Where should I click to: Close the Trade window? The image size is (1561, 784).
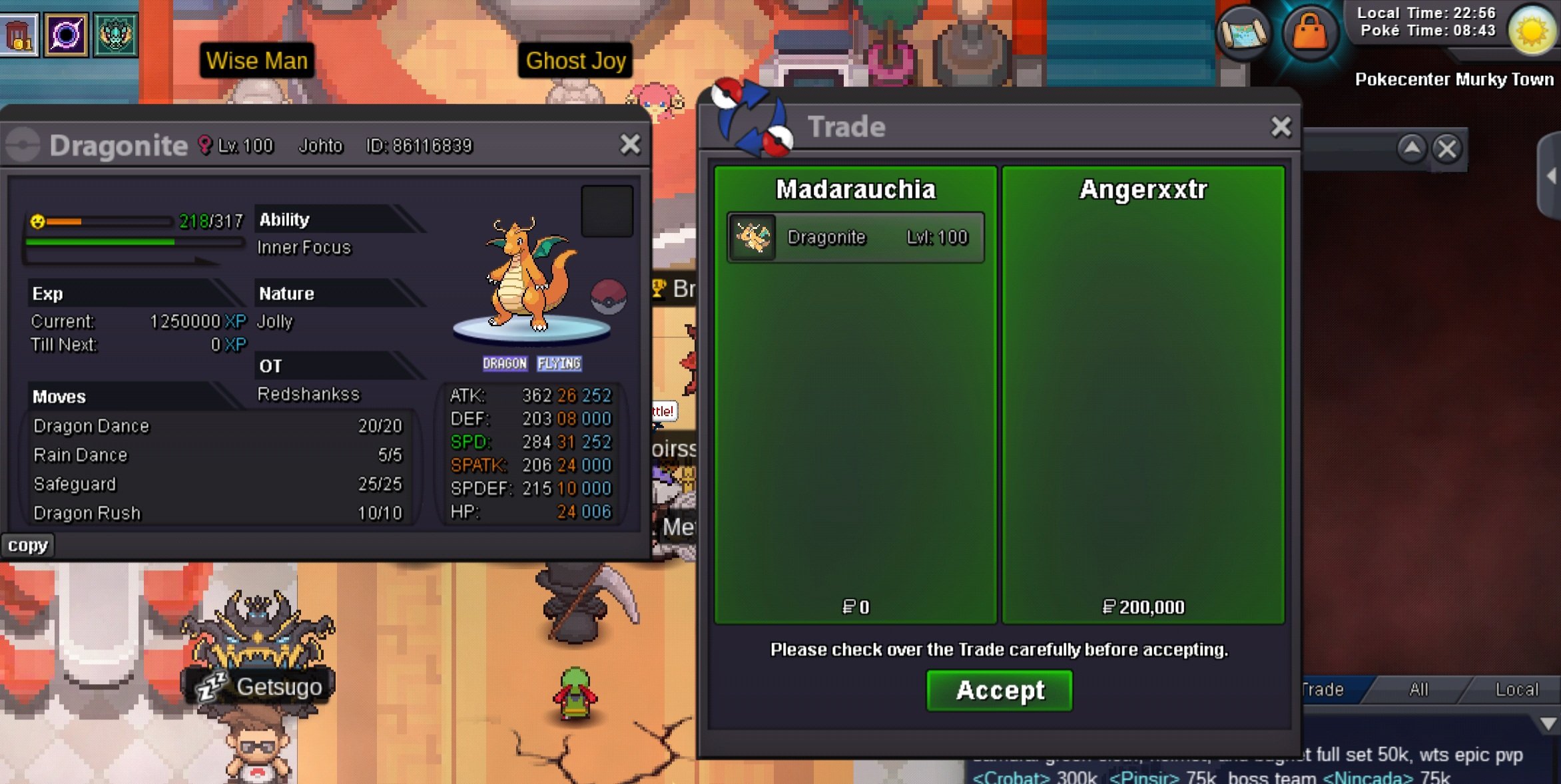(1281, 126)
